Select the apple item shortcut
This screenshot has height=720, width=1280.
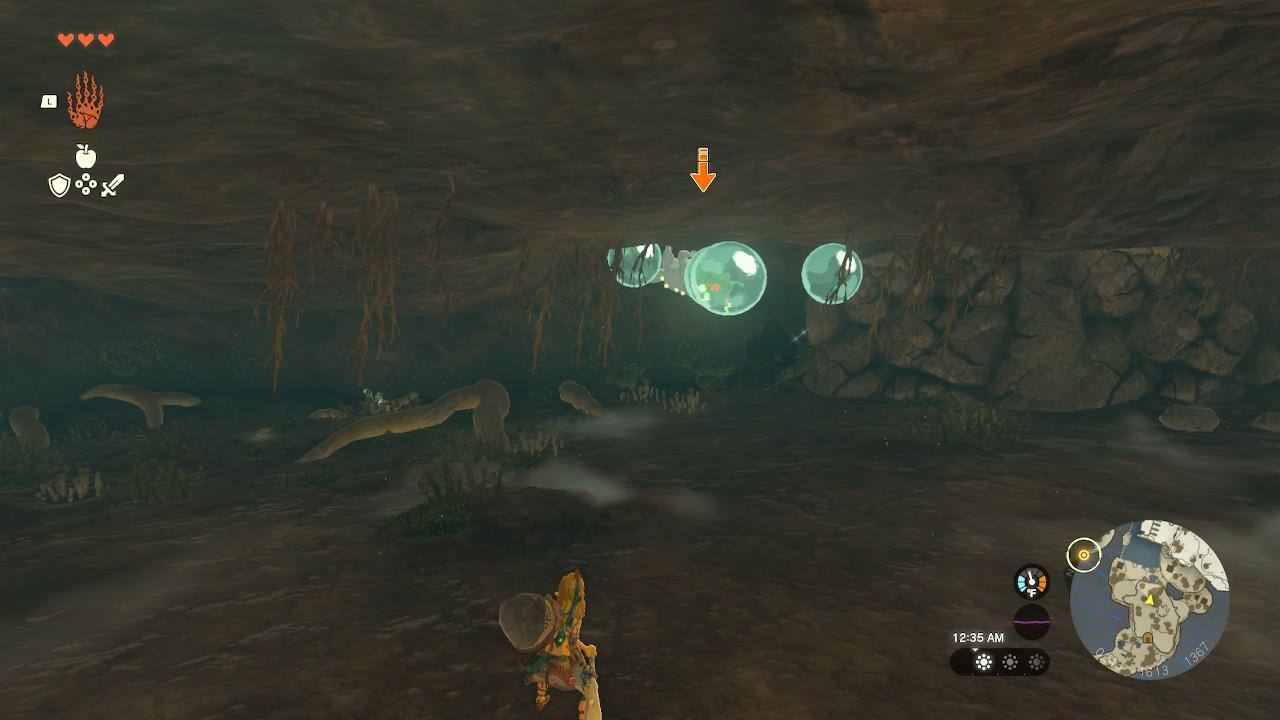pyautogui.click(x=86, y=156)
